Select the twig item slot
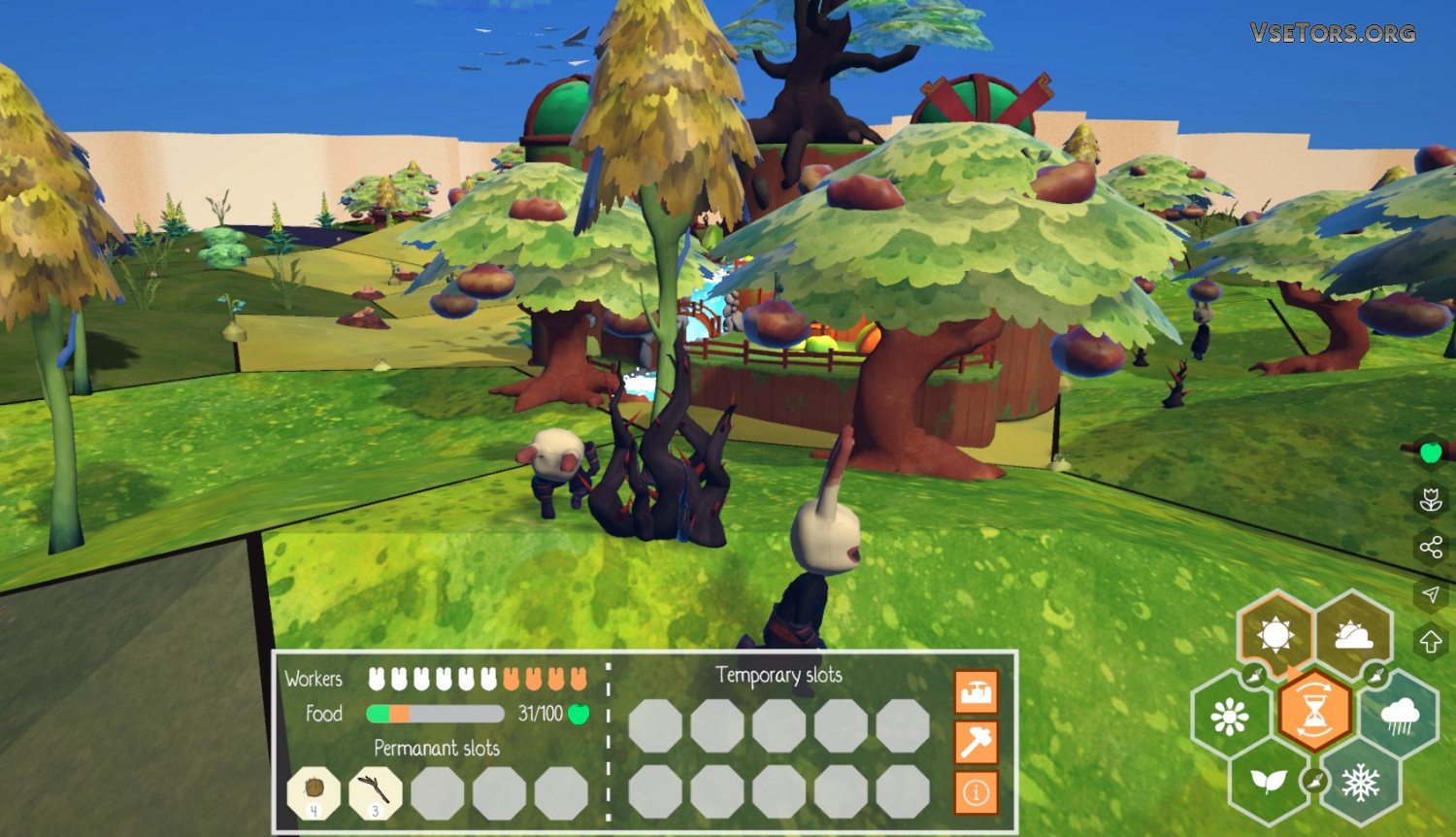Viewport: 1456px width, 837px height. (x=376, y=791)
